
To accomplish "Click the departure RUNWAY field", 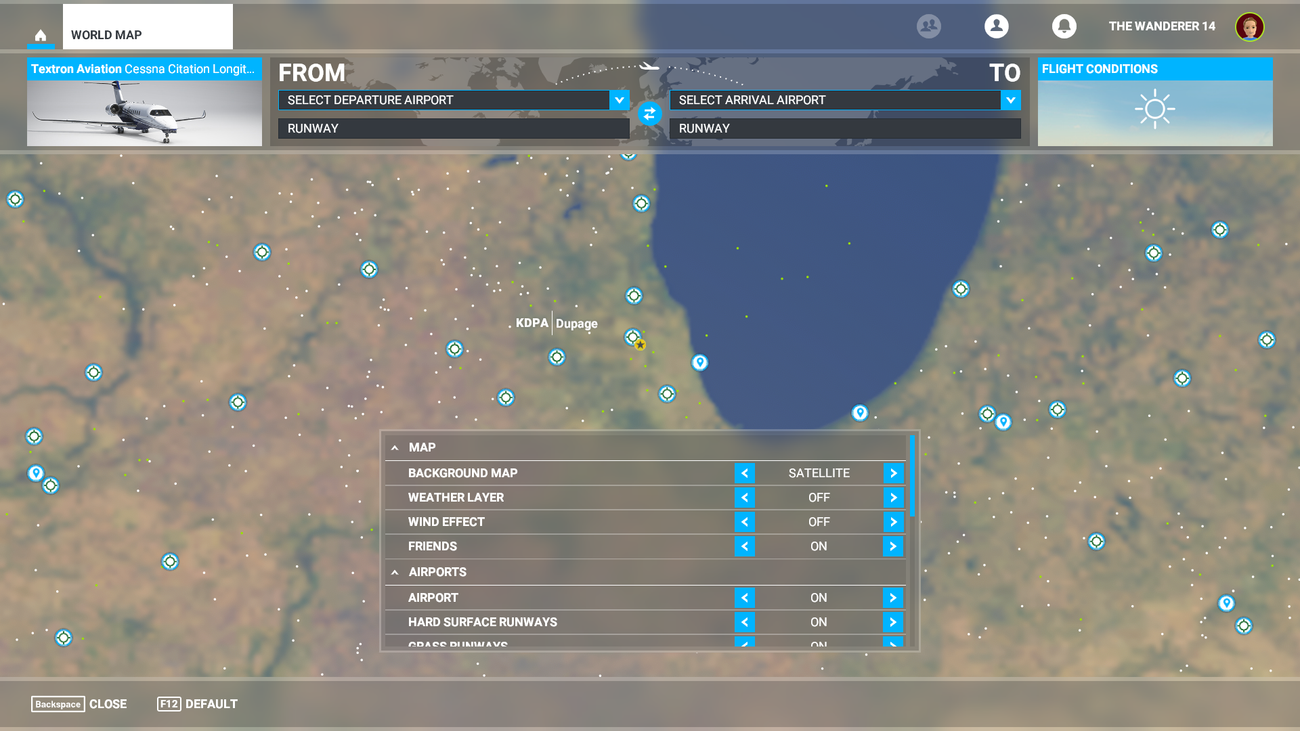I will [x=453, y=128].
